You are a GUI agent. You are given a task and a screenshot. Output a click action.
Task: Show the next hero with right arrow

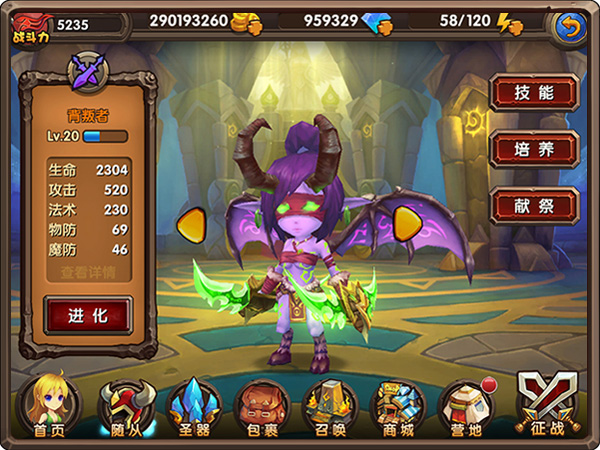[406, 224]
